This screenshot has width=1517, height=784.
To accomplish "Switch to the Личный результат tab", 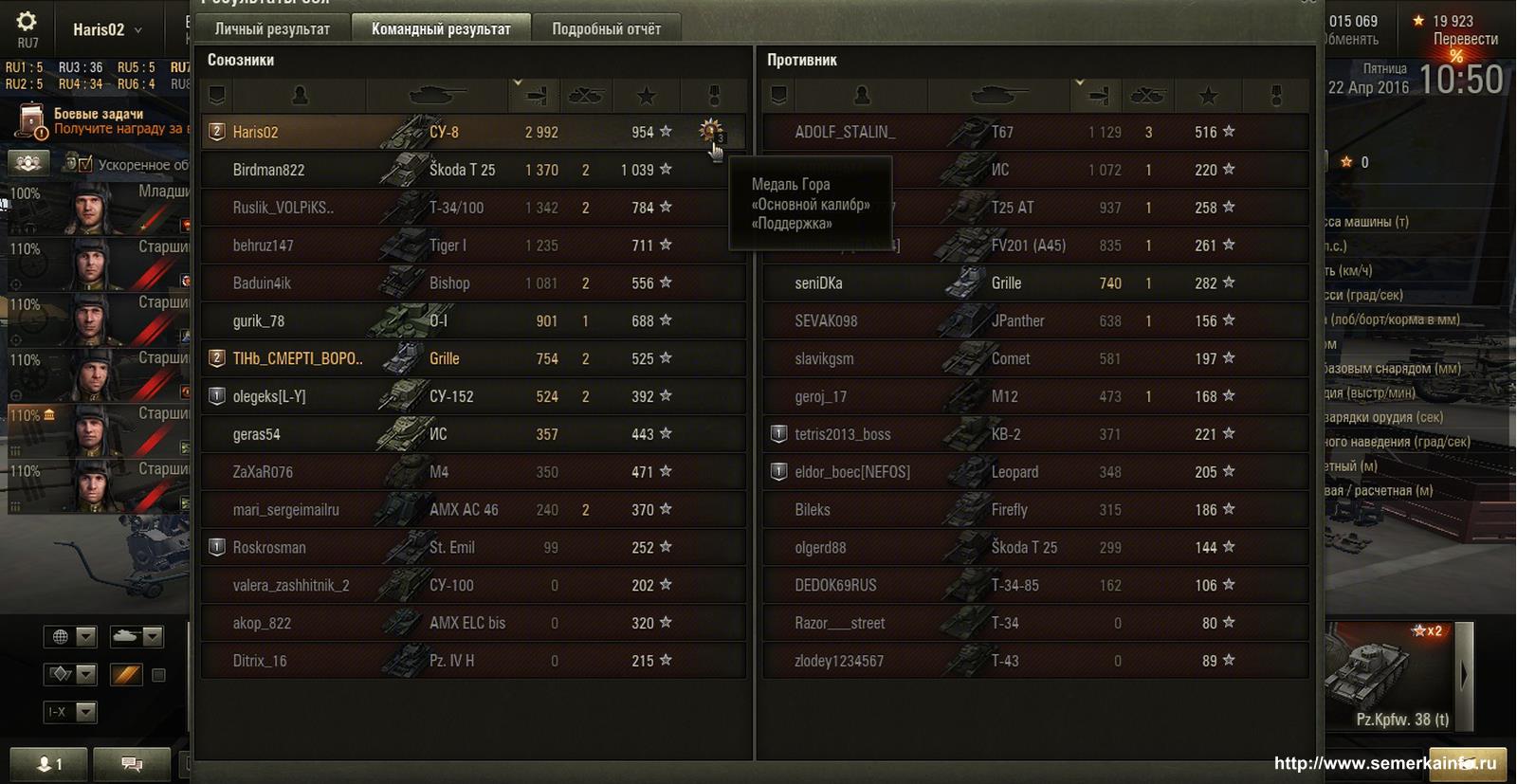I will coord(272,28).
